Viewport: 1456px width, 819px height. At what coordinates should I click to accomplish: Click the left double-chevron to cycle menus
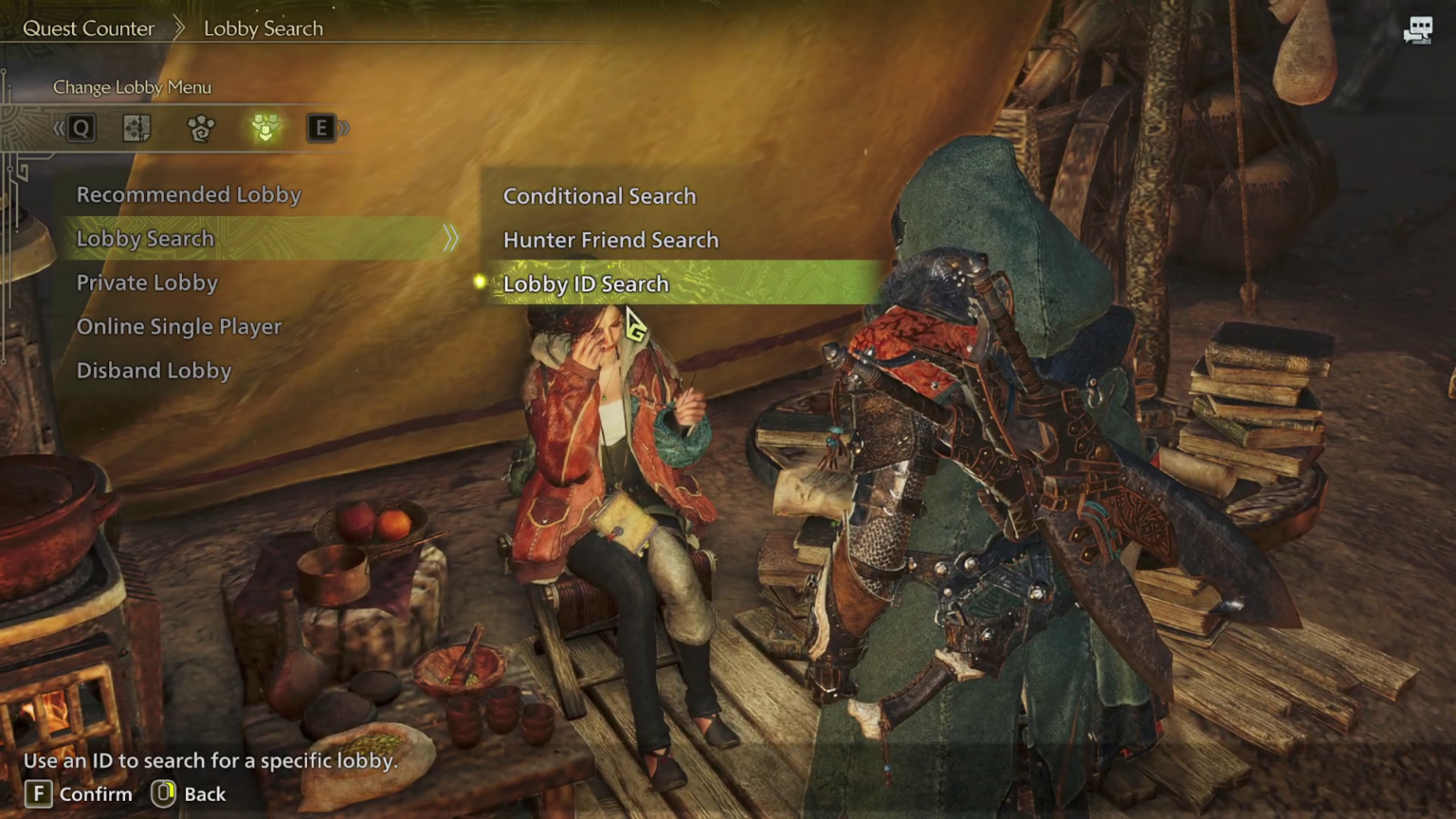[x=59, y=127]
